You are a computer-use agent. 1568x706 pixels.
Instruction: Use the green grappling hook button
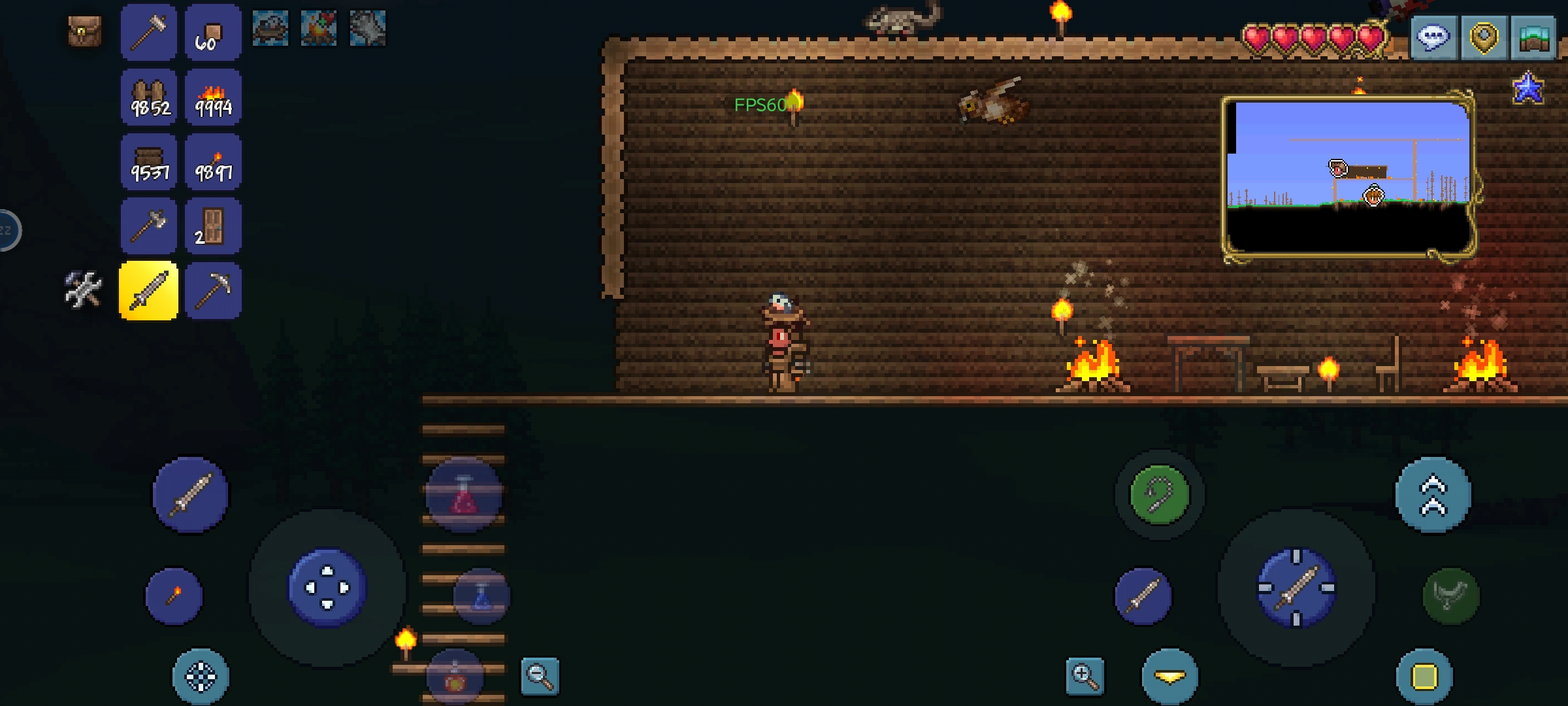tap(1160, 495)
